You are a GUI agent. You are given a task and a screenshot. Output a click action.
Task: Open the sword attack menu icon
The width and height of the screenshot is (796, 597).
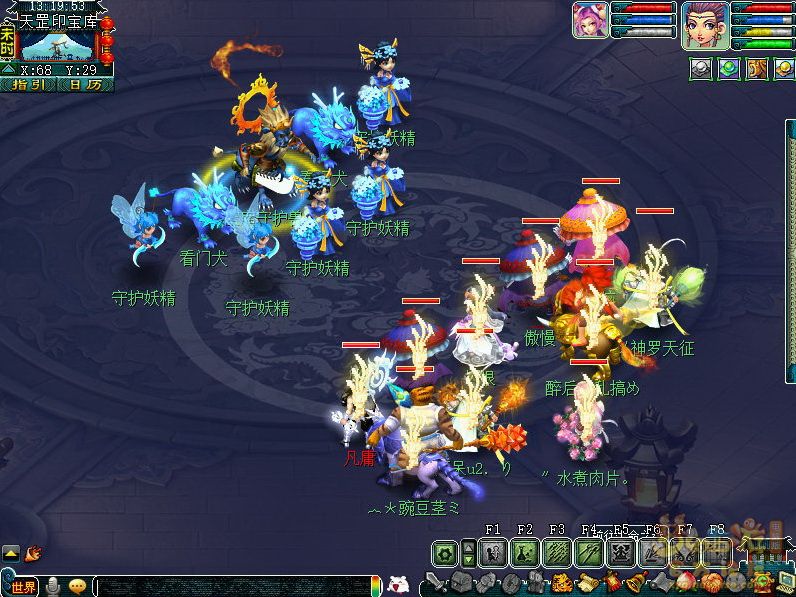[435, 583]
